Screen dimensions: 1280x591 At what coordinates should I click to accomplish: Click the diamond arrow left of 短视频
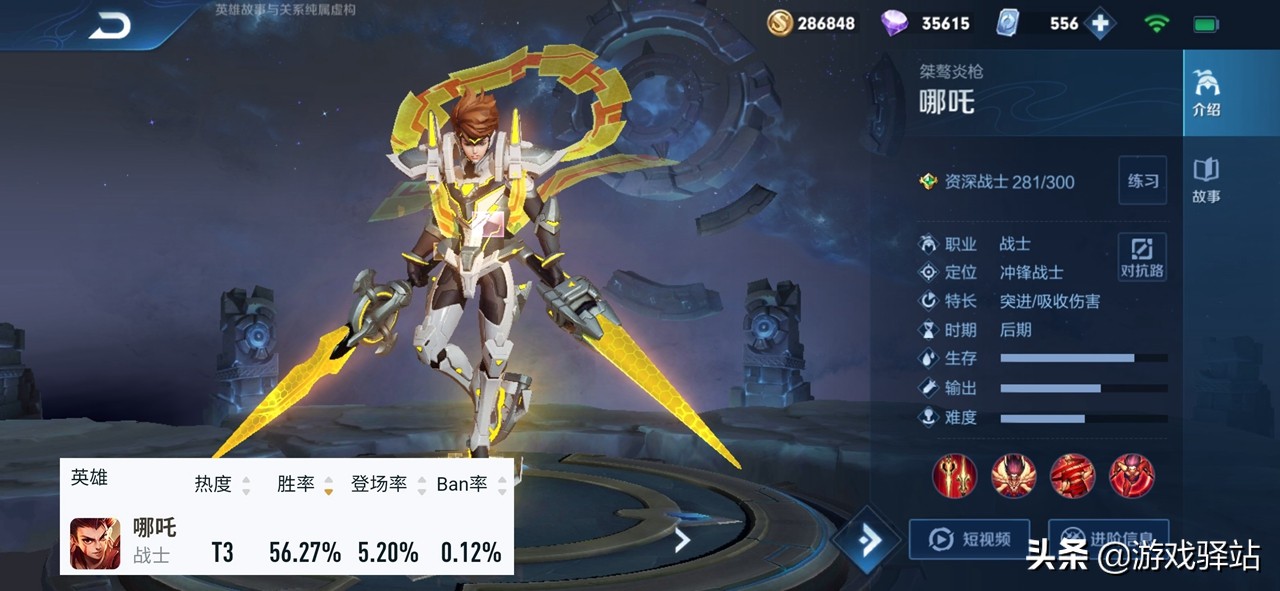[868, 540]
